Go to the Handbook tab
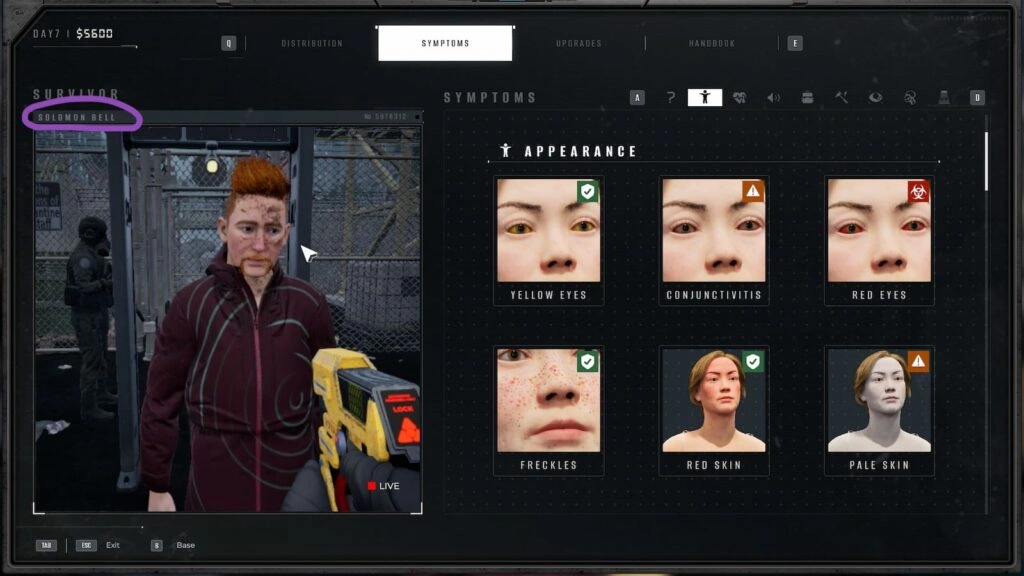 coord(712,43)
